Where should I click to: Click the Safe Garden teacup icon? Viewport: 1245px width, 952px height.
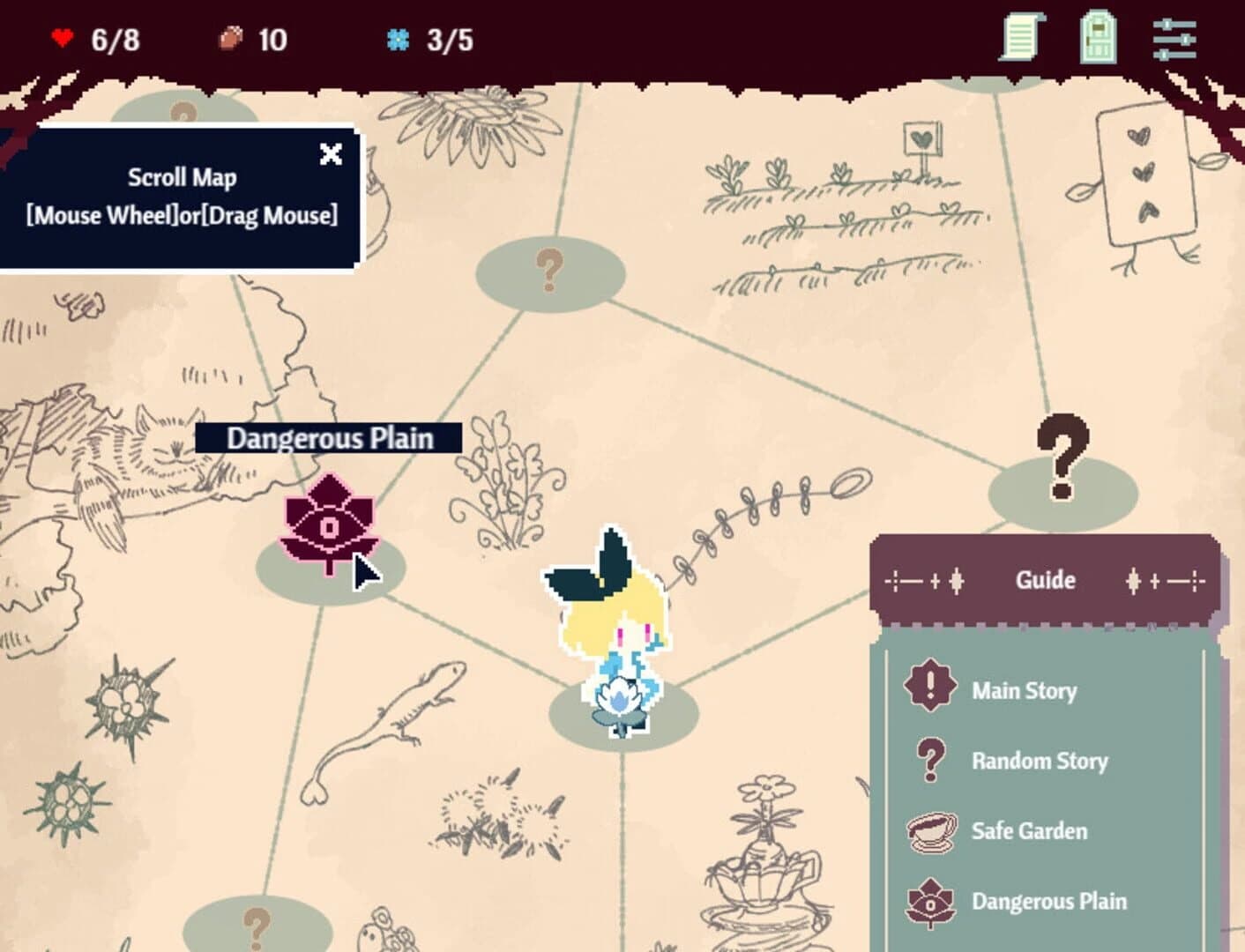click(933, 829)
